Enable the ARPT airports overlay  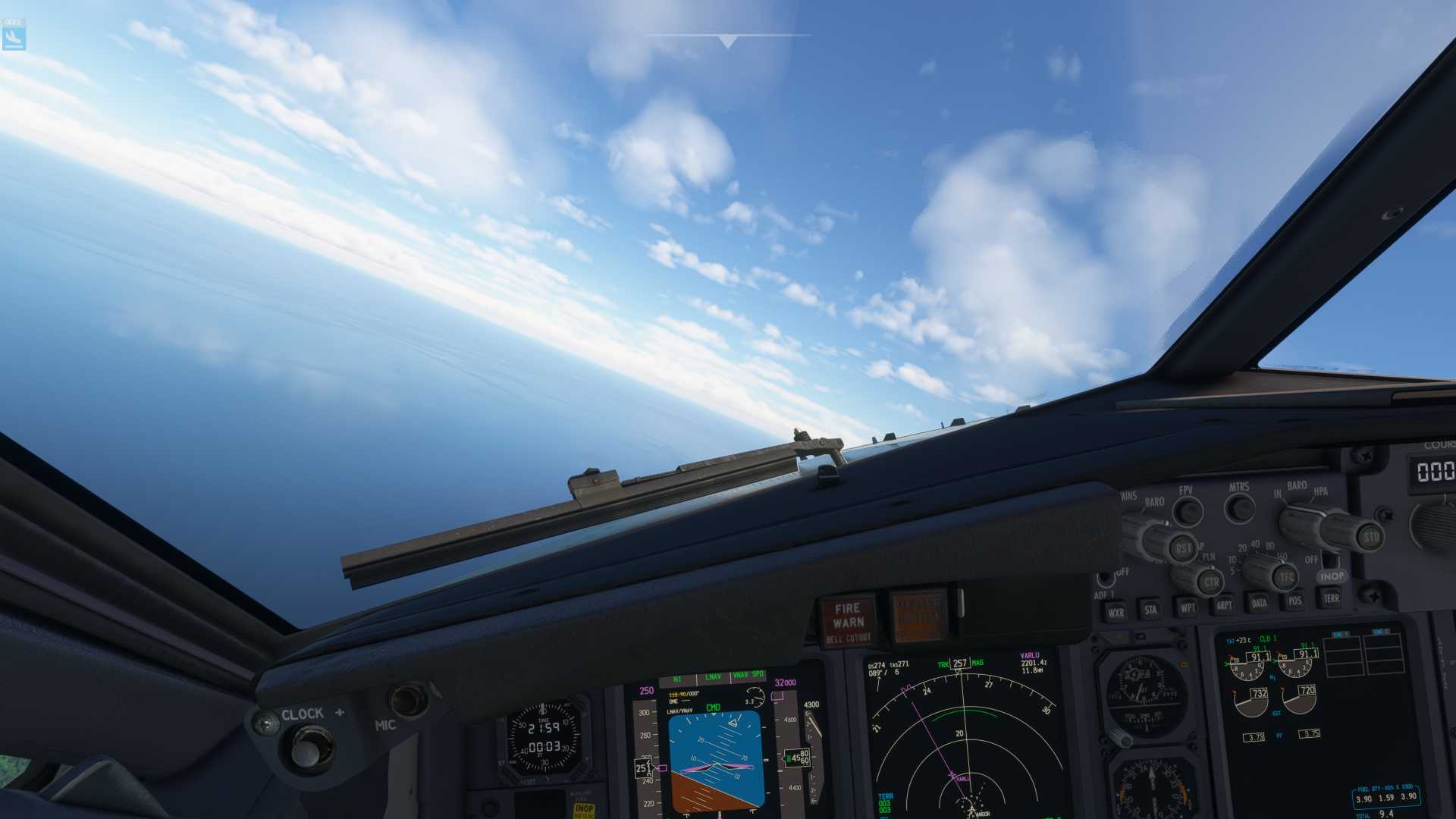pos(1224,605)
